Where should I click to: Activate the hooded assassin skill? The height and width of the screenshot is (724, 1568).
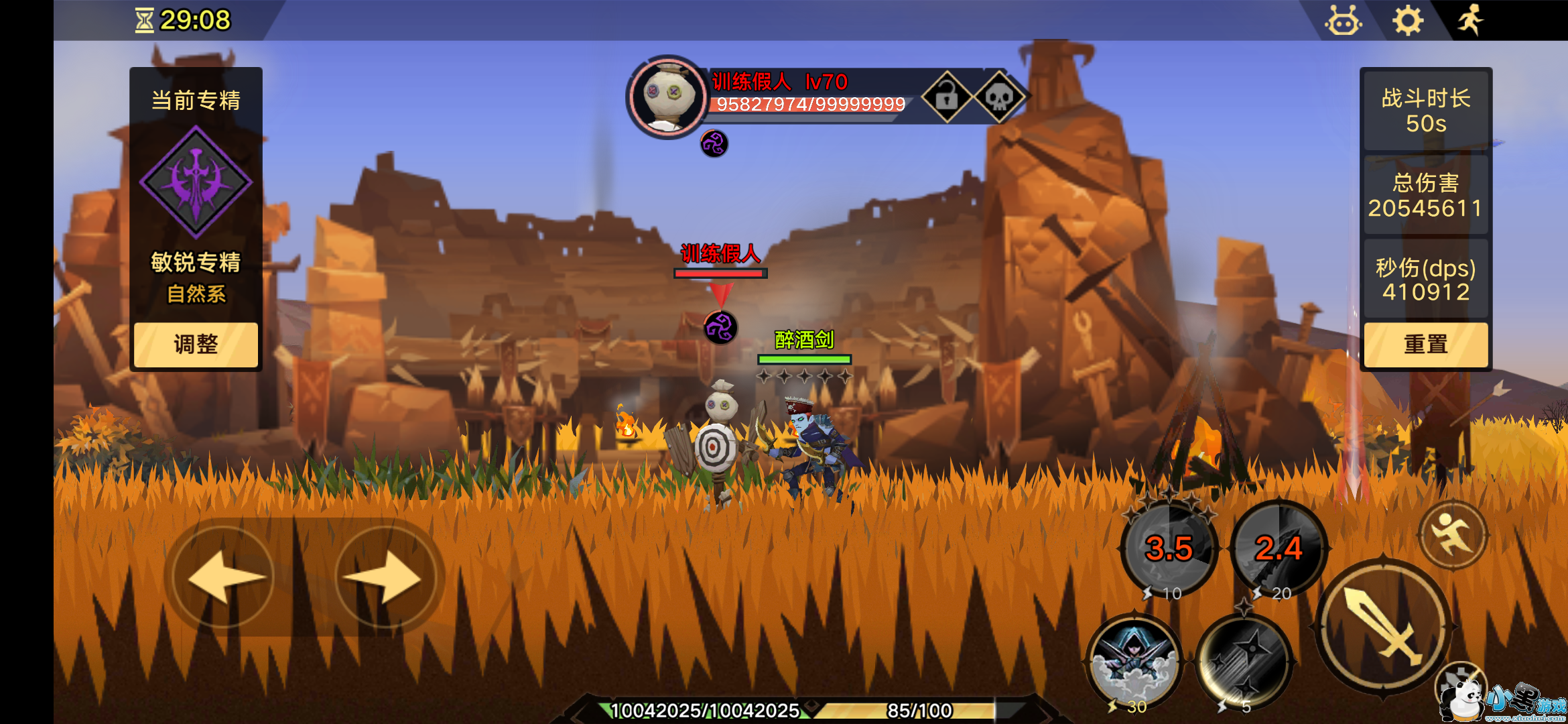[x=1134, y=662]
